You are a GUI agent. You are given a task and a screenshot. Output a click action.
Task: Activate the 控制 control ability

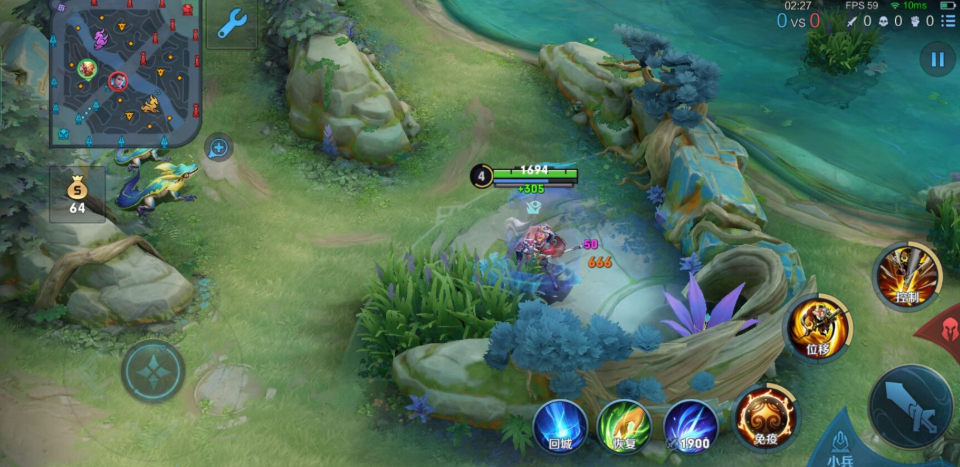tap(907, 275)
